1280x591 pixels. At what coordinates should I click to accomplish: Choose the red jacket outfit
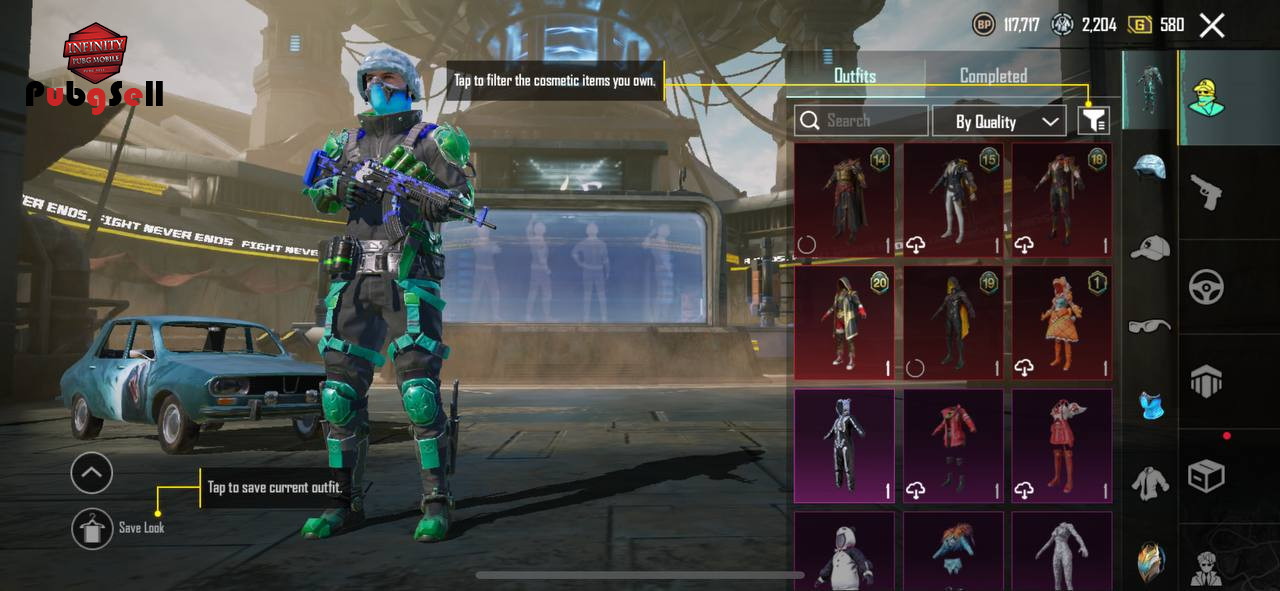click(x=953, y=445)
